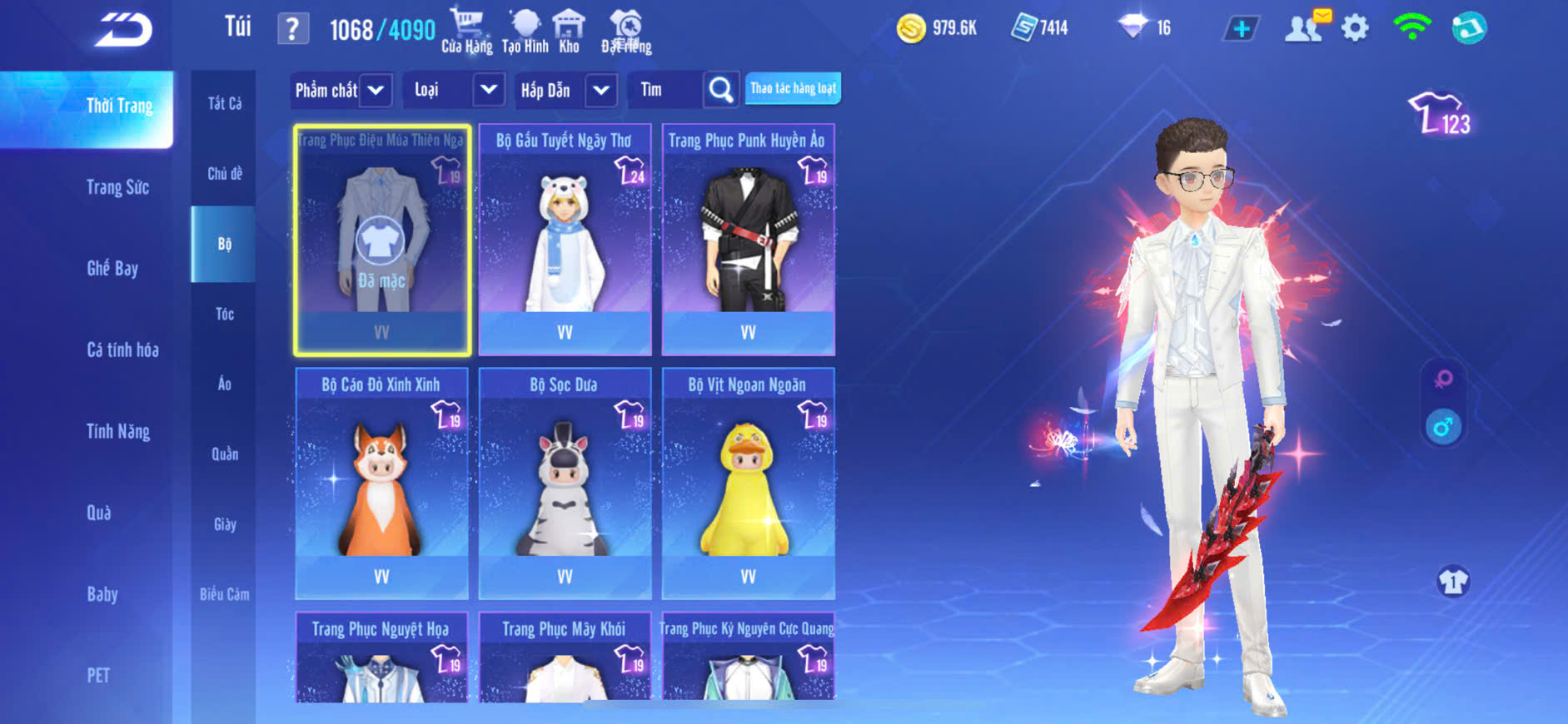Go back using the top-left arrow
The height and width of the screenshot is (724, 1568).
coord(123,31)
